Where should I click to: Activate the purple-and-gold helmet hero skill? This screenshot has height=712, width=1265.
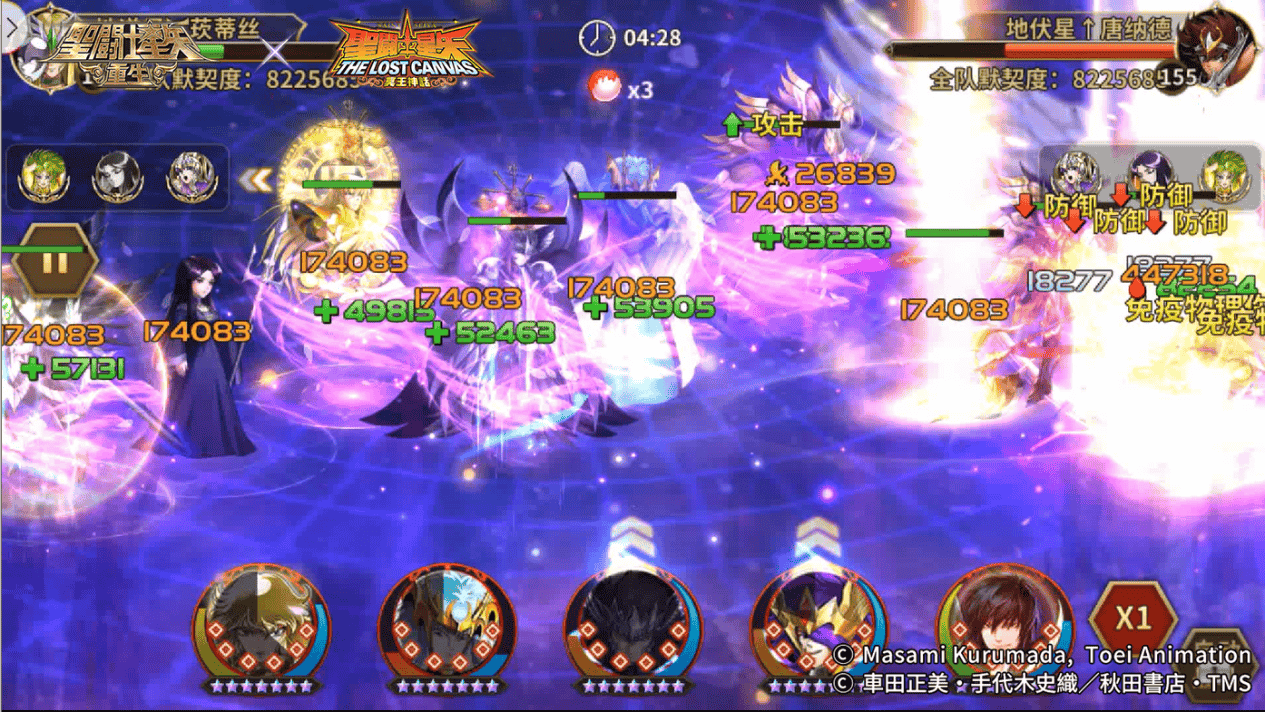pyautogui.click(x=816, y=622)
